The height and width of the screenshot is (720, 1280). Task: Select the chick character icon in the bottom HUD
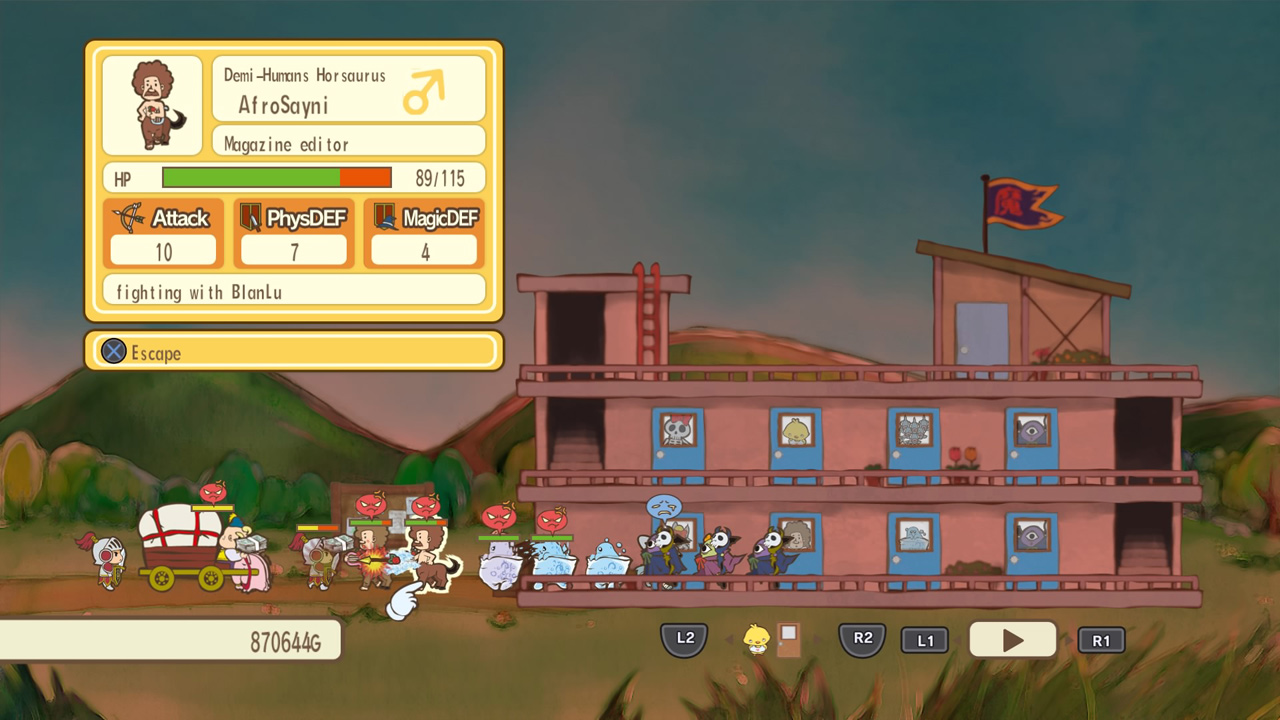click(x=757, y=637)
